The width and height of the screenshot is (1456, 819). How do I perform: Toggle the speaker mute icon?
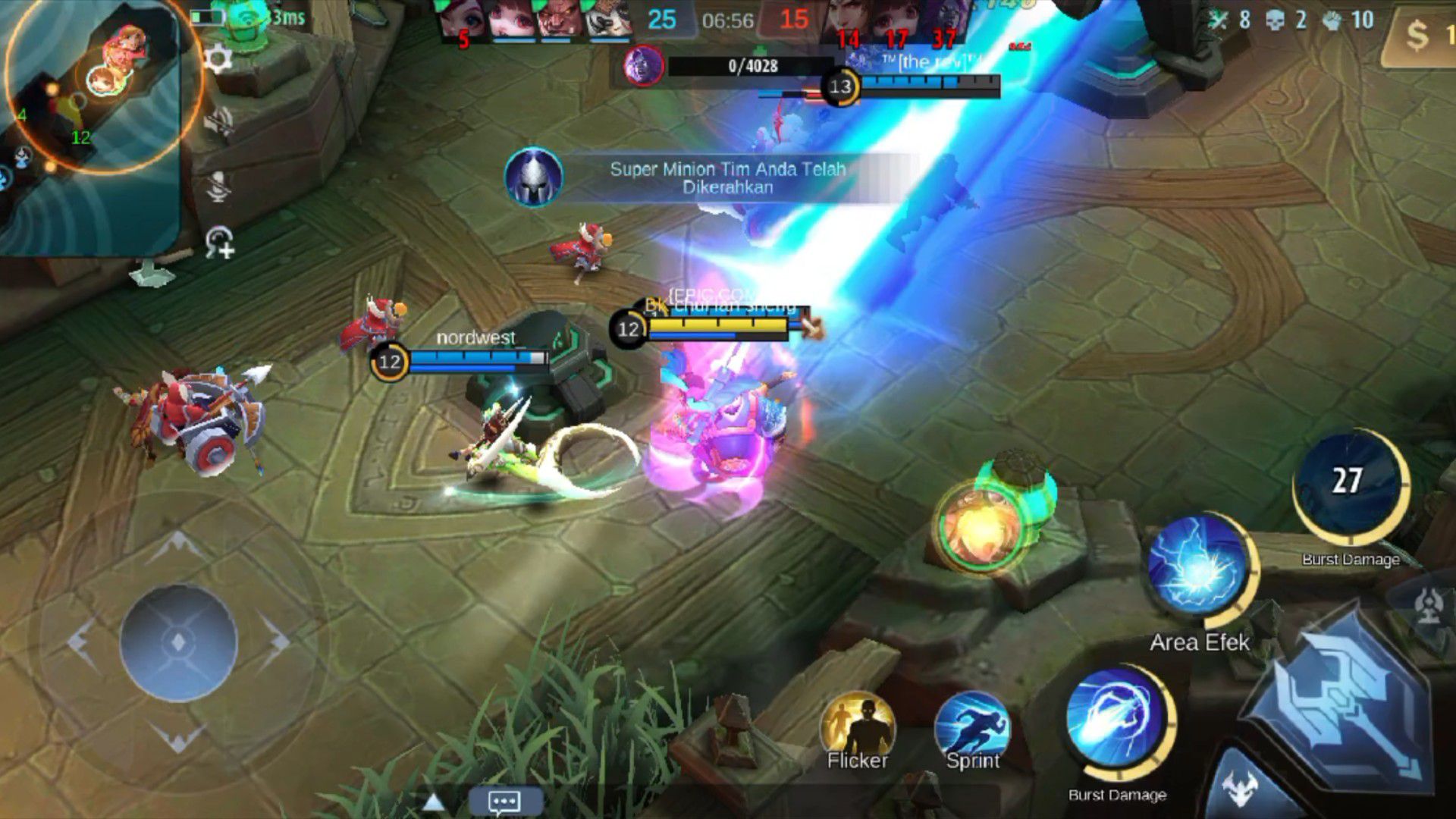218,121
